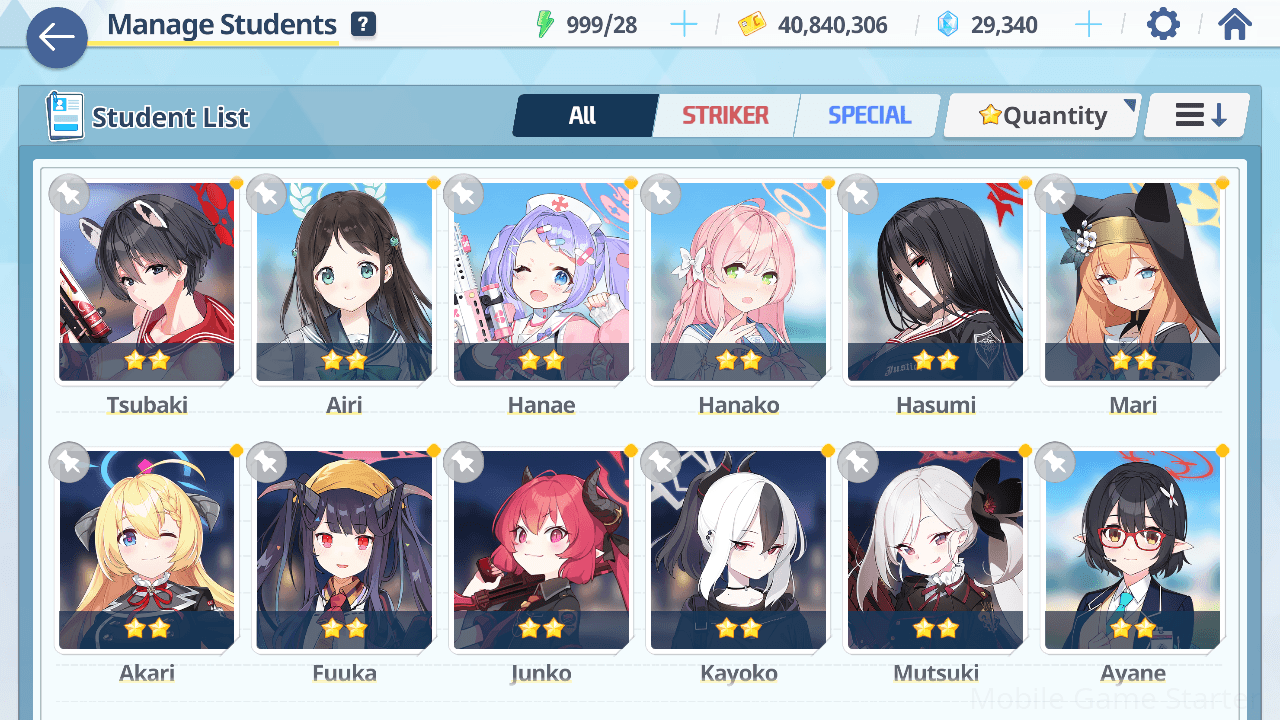Open the Fuuka student card

pyautogui.click(x=344, y=550)
